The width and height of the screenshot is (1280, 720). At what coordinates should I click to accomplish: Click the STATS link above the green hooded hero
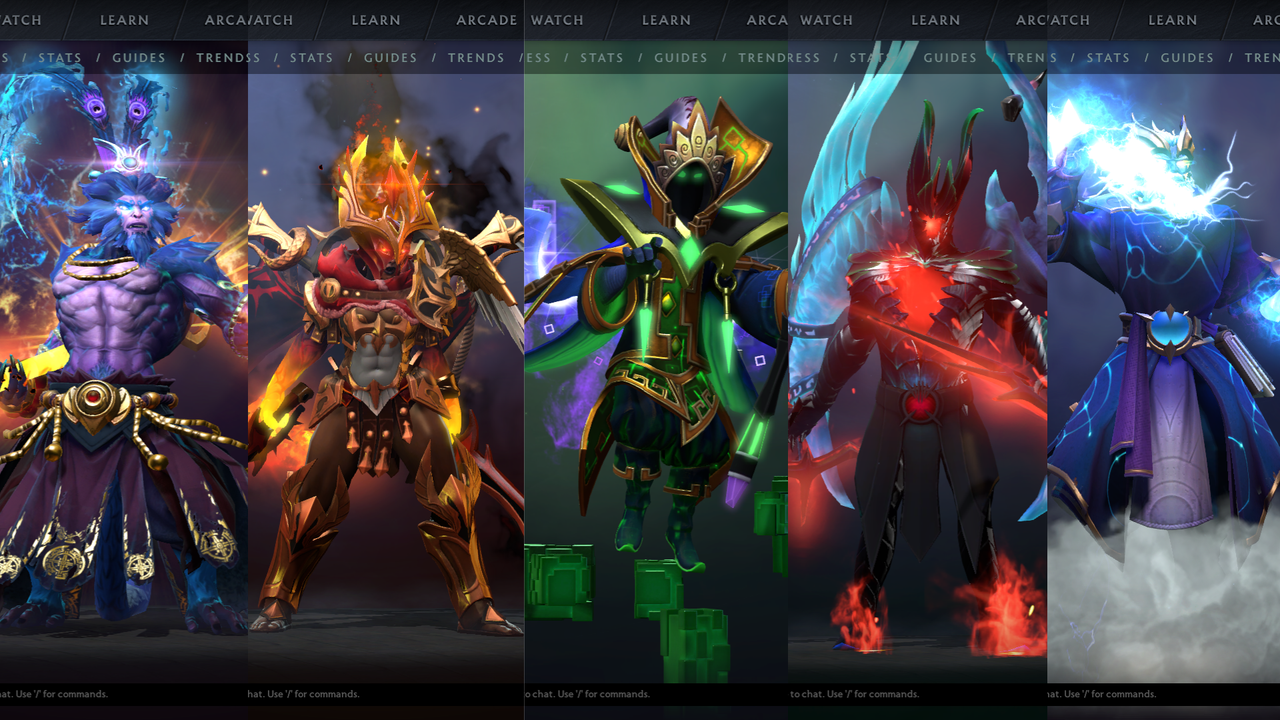602,58
